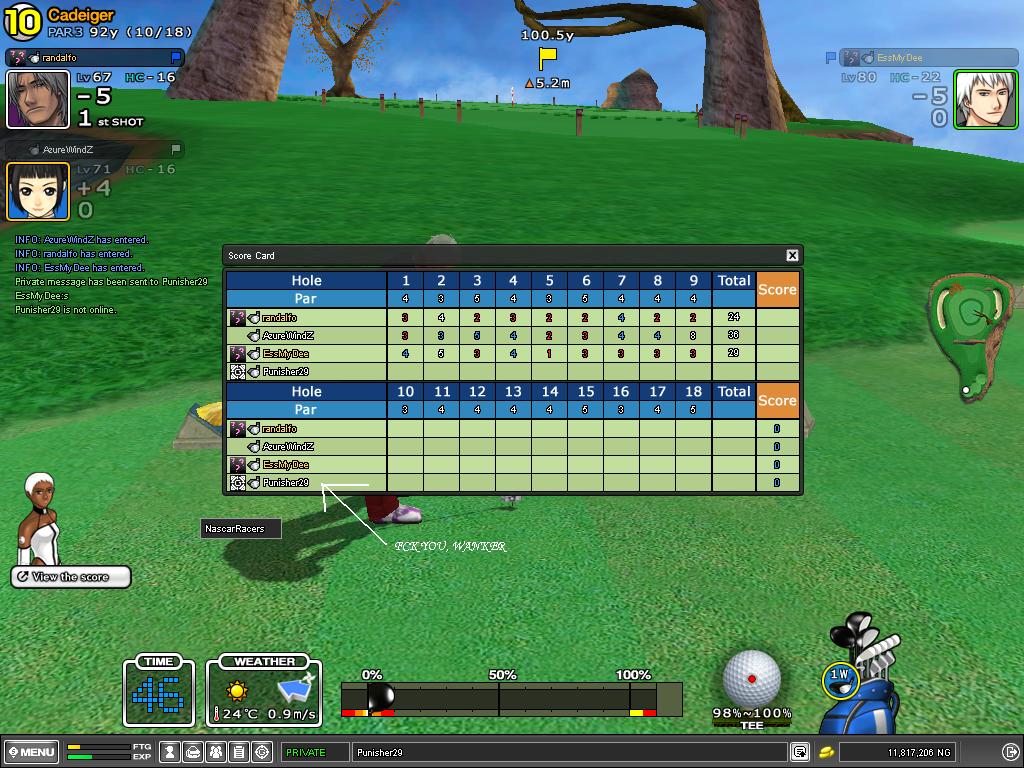This screenshot has height=768, width=1024.
Task: Click the View the score button
Action: (x=71, y=577)
